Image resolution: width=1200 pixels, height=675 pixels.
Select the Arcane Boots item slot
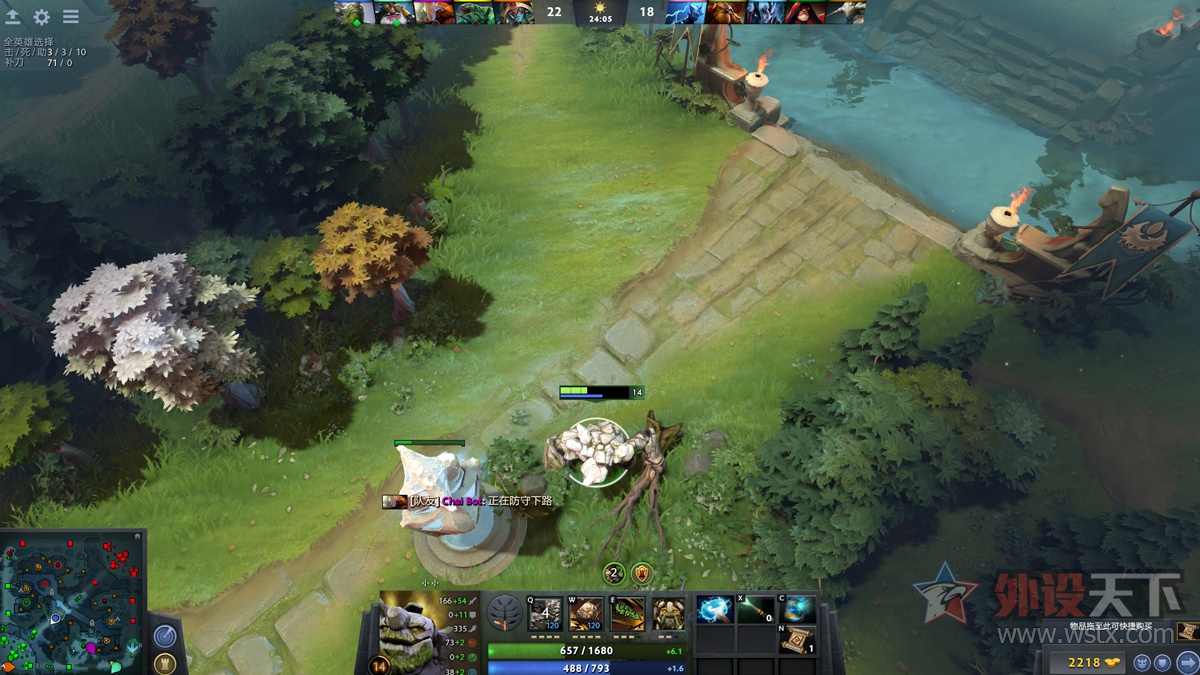point(799,609)
